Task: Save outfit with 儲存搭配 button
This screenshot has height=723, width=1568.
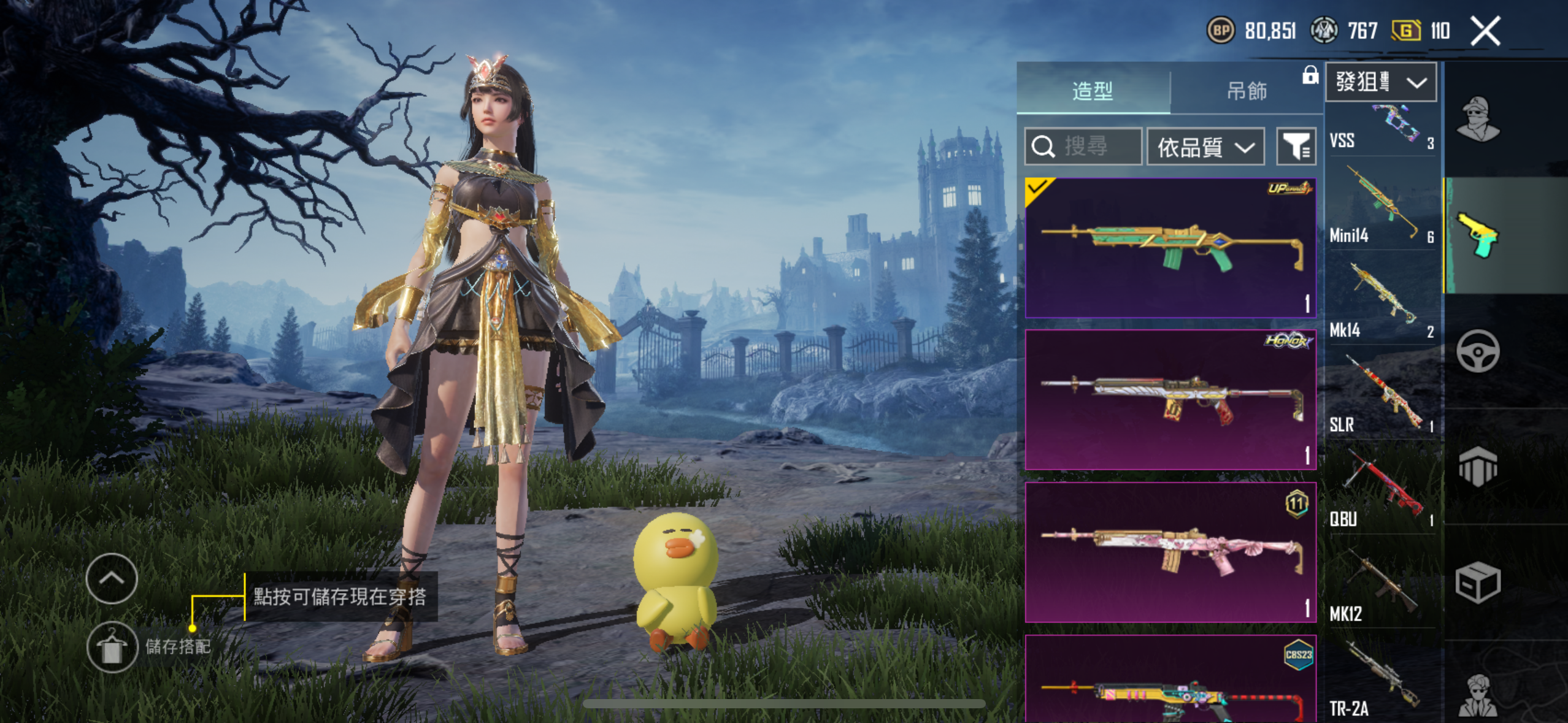Action: (112, 647)
